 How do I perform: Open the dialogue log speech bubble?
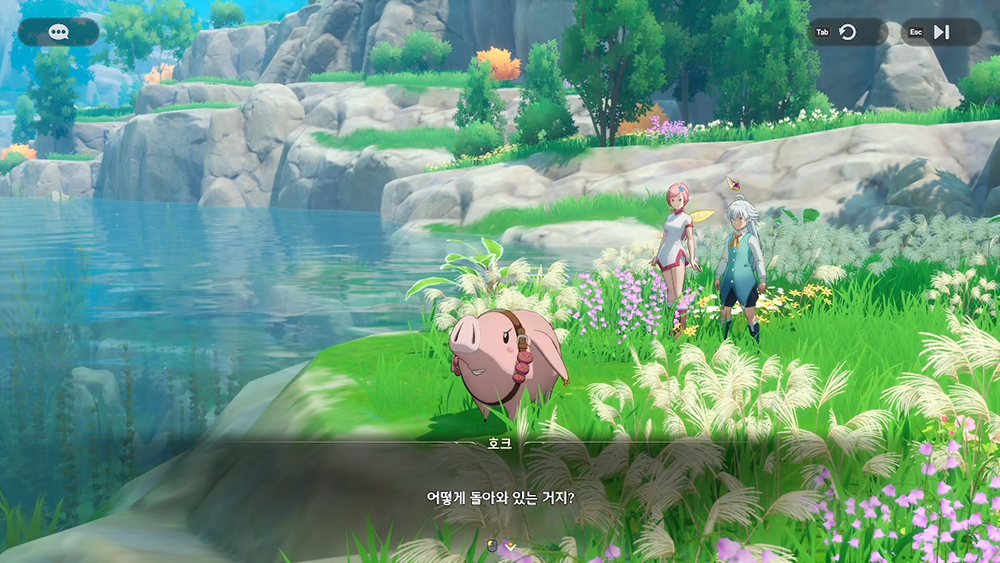[x=58, y=32]
